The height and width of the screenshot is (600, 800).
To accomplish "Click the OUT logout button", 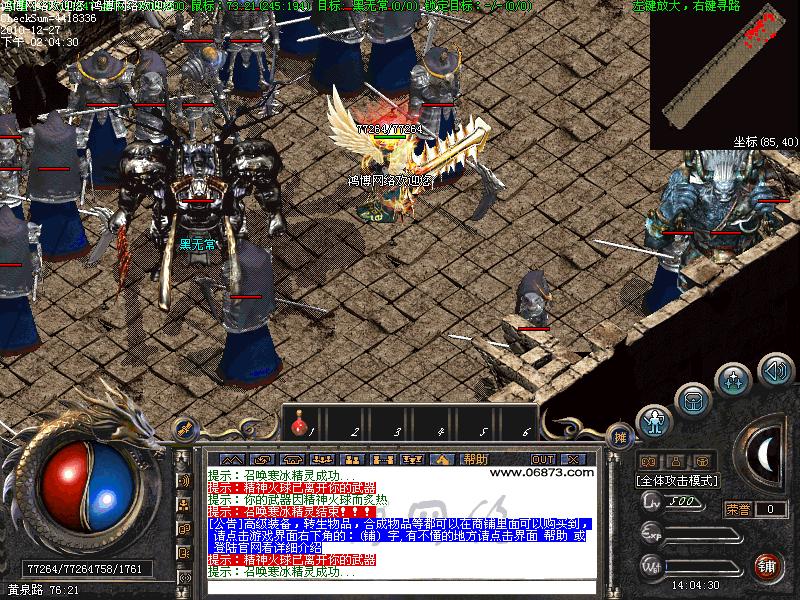I will (x=543, y=459).
